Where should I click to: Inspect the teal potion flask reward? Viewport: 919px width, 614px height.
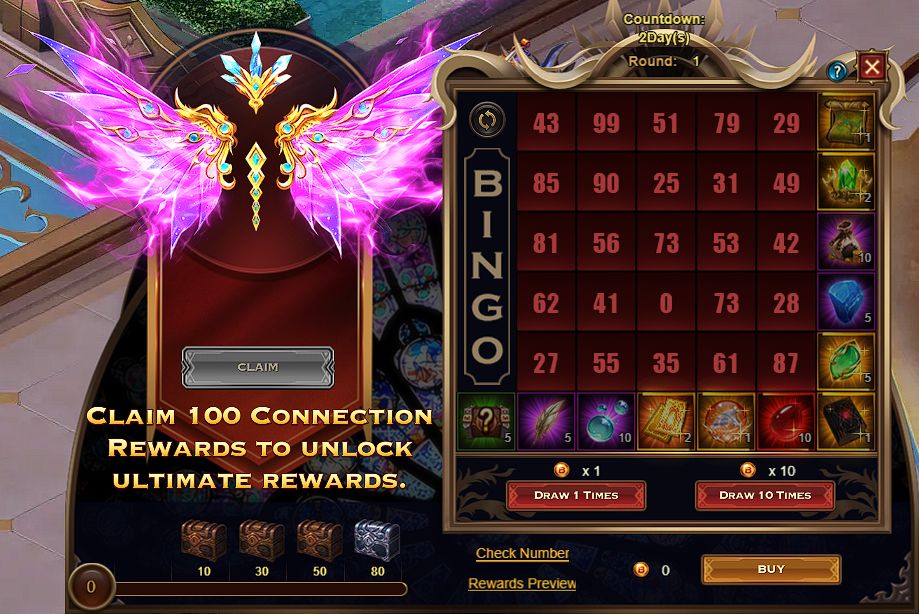click(x=606, y=421)
